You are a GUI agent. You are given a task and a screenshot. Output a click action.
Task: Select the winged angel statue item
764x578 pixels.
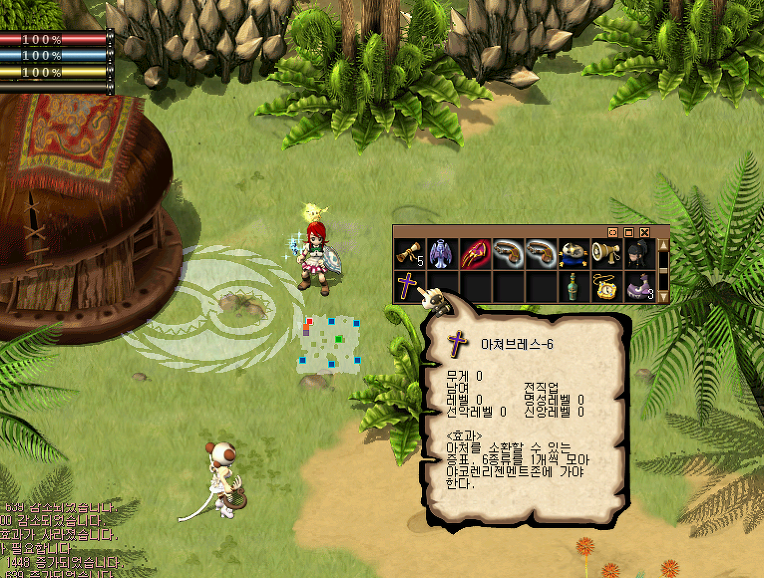[x=441, y=254]
